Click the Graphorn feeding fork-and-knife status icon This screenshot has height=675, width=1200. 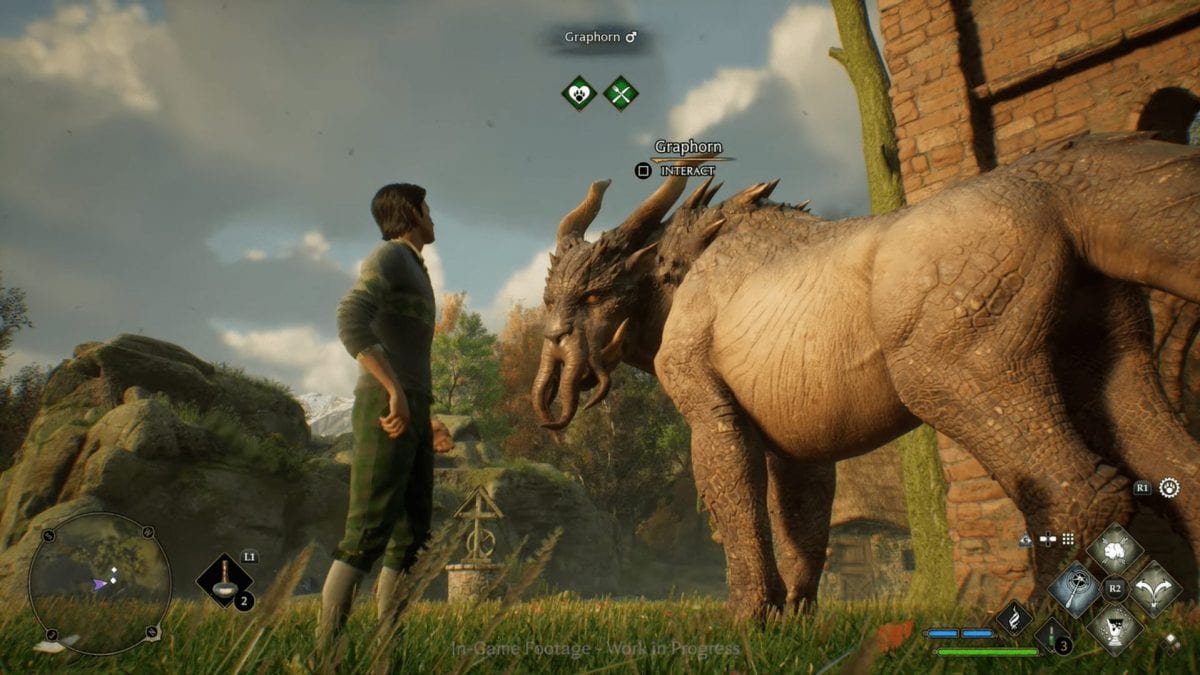[621, 94]
